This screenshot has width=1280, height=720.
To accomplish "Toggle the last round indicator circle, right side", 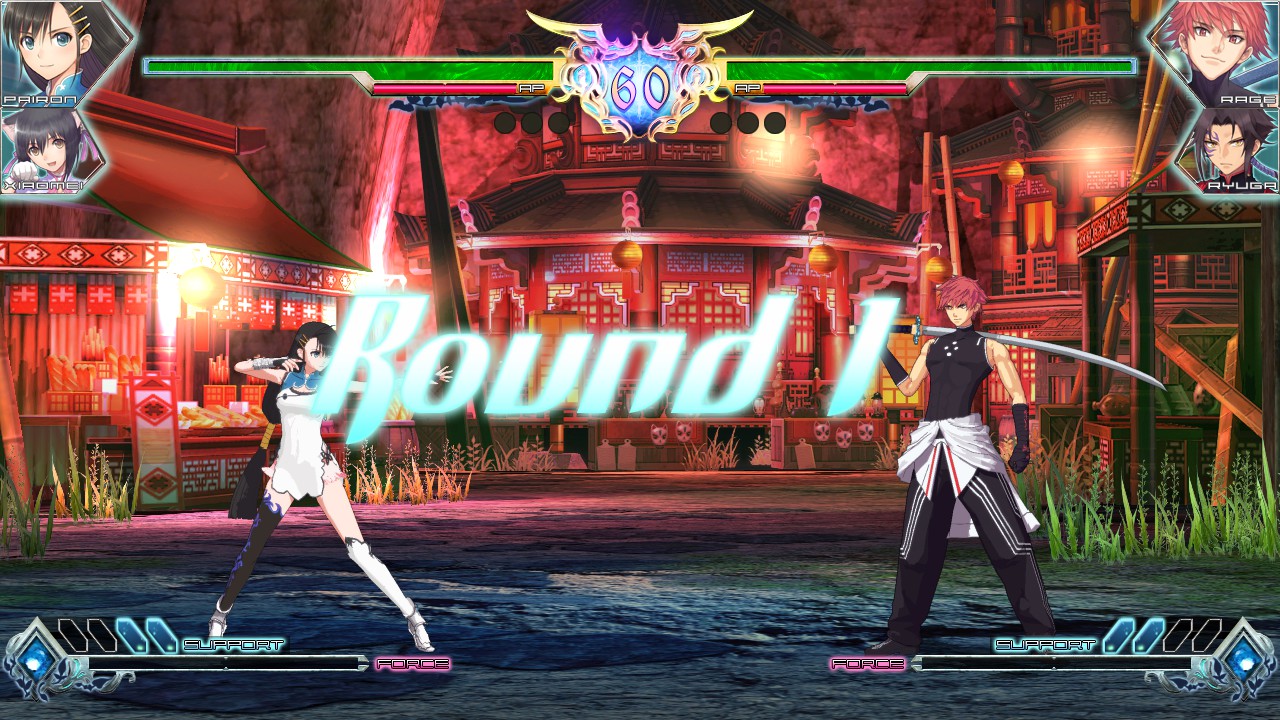I will click(774, 122).
